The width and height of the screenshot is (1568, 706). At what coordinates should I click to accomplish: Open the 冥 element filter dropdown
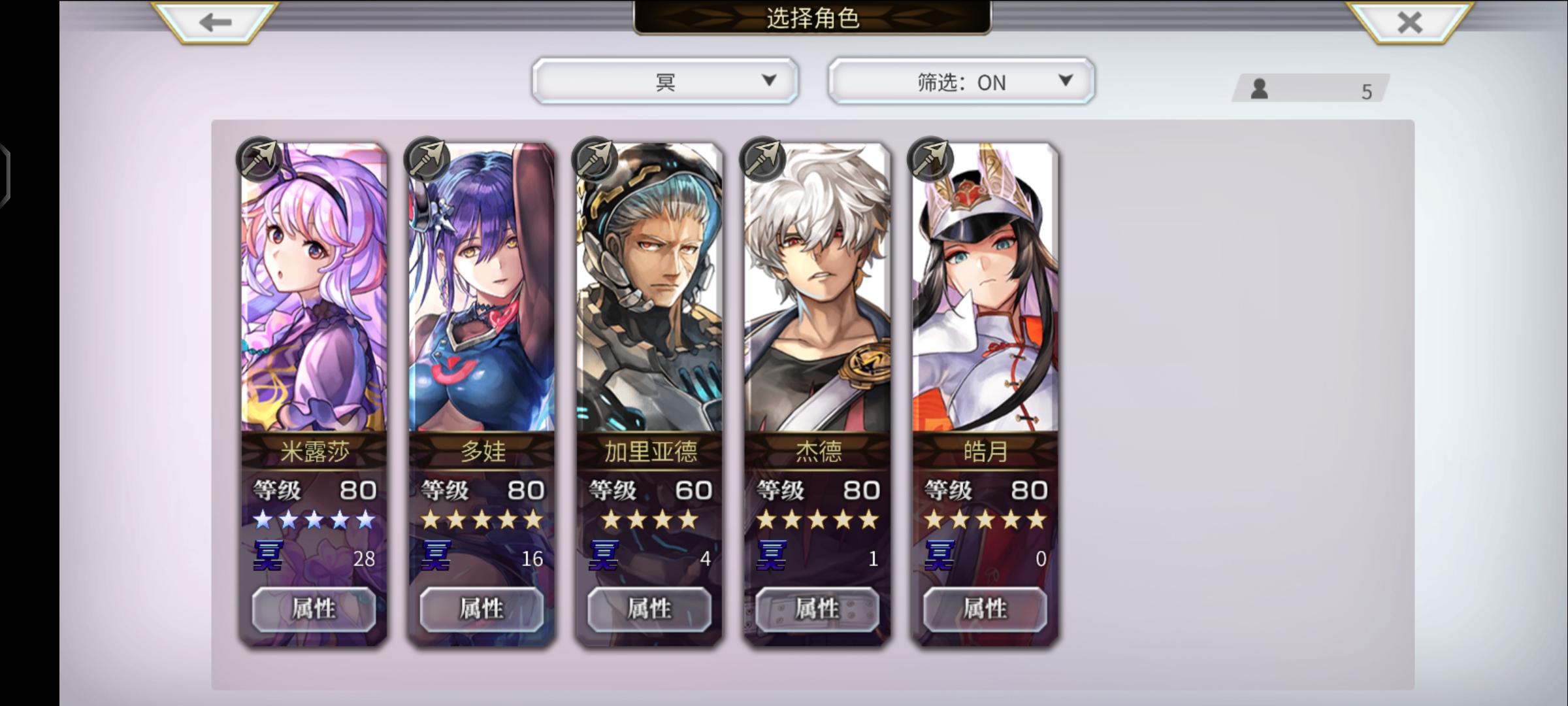[664, 80]
